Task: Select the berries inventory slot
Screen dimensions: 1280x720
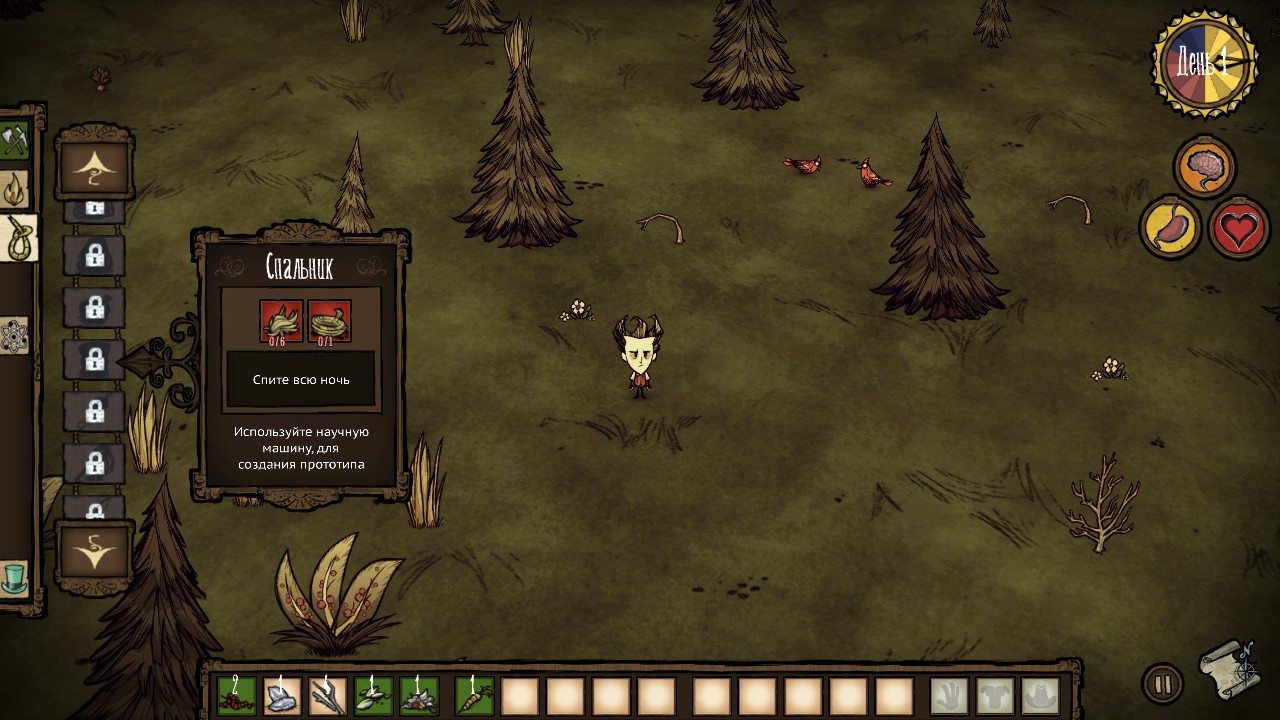Action: coord(237,696)
